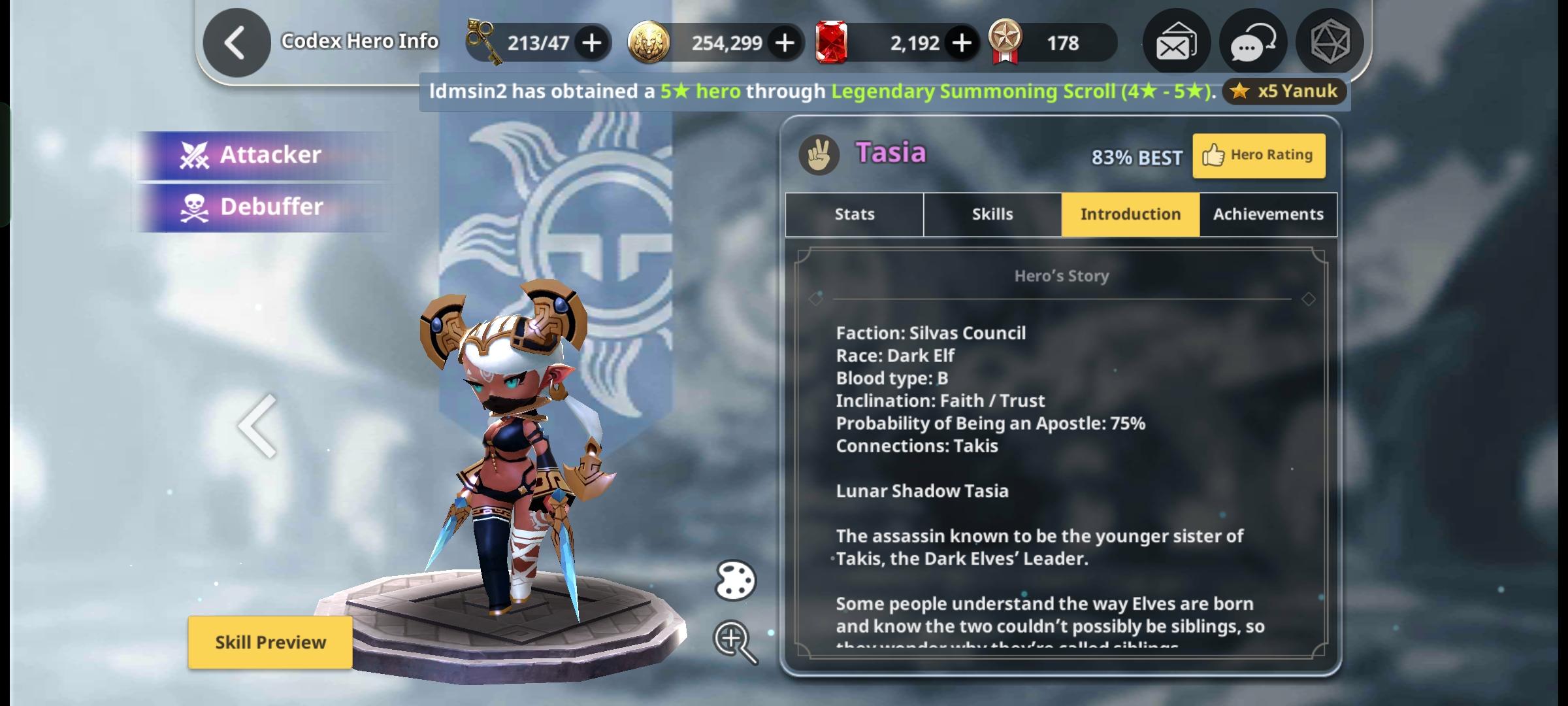Click the gold key currency icon
Image resolution: width=1568 pixels, height=706 pixels.
click(x=482, y=42)
